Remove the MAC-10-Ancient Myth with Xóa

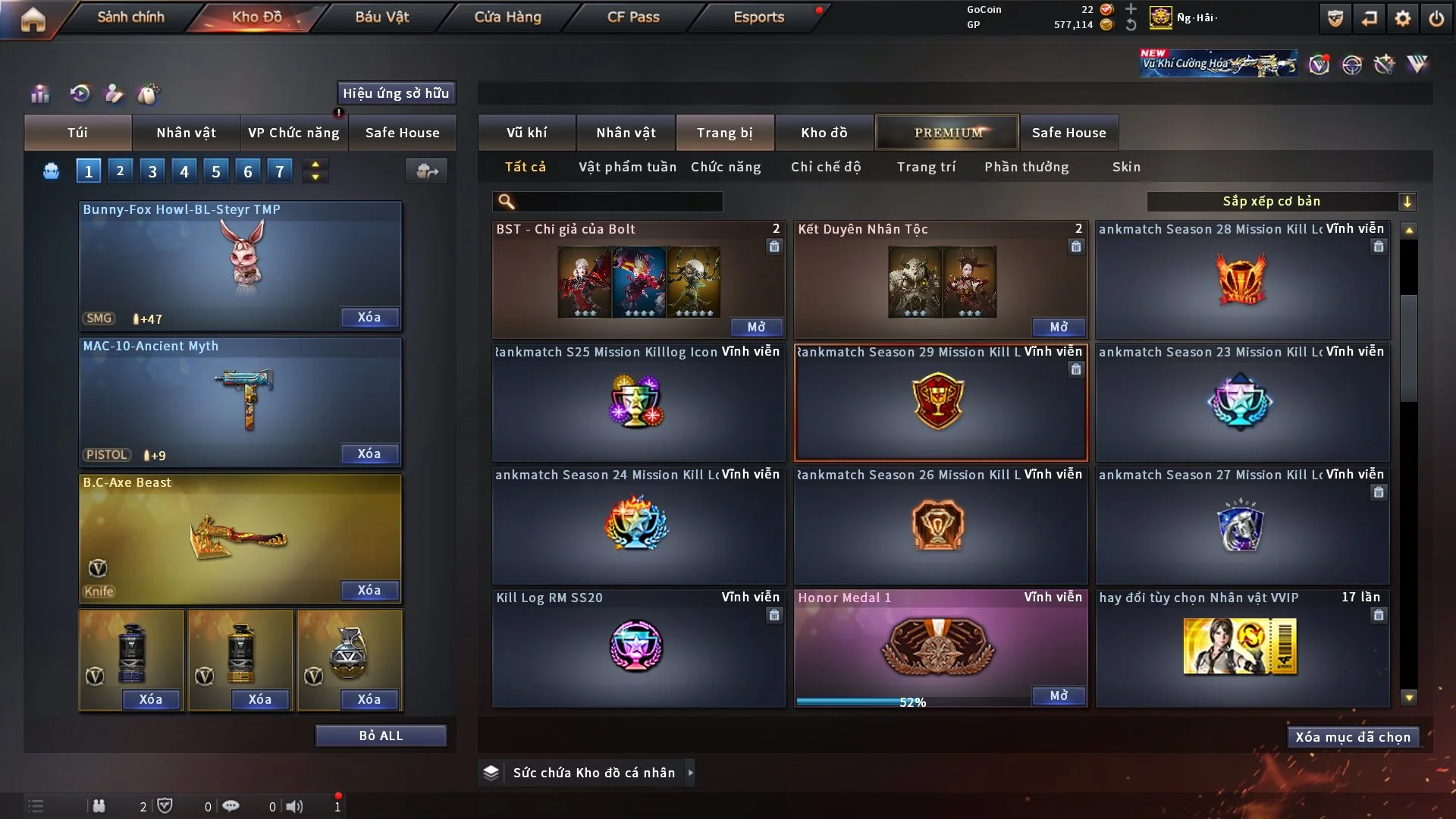coord(369,453)
